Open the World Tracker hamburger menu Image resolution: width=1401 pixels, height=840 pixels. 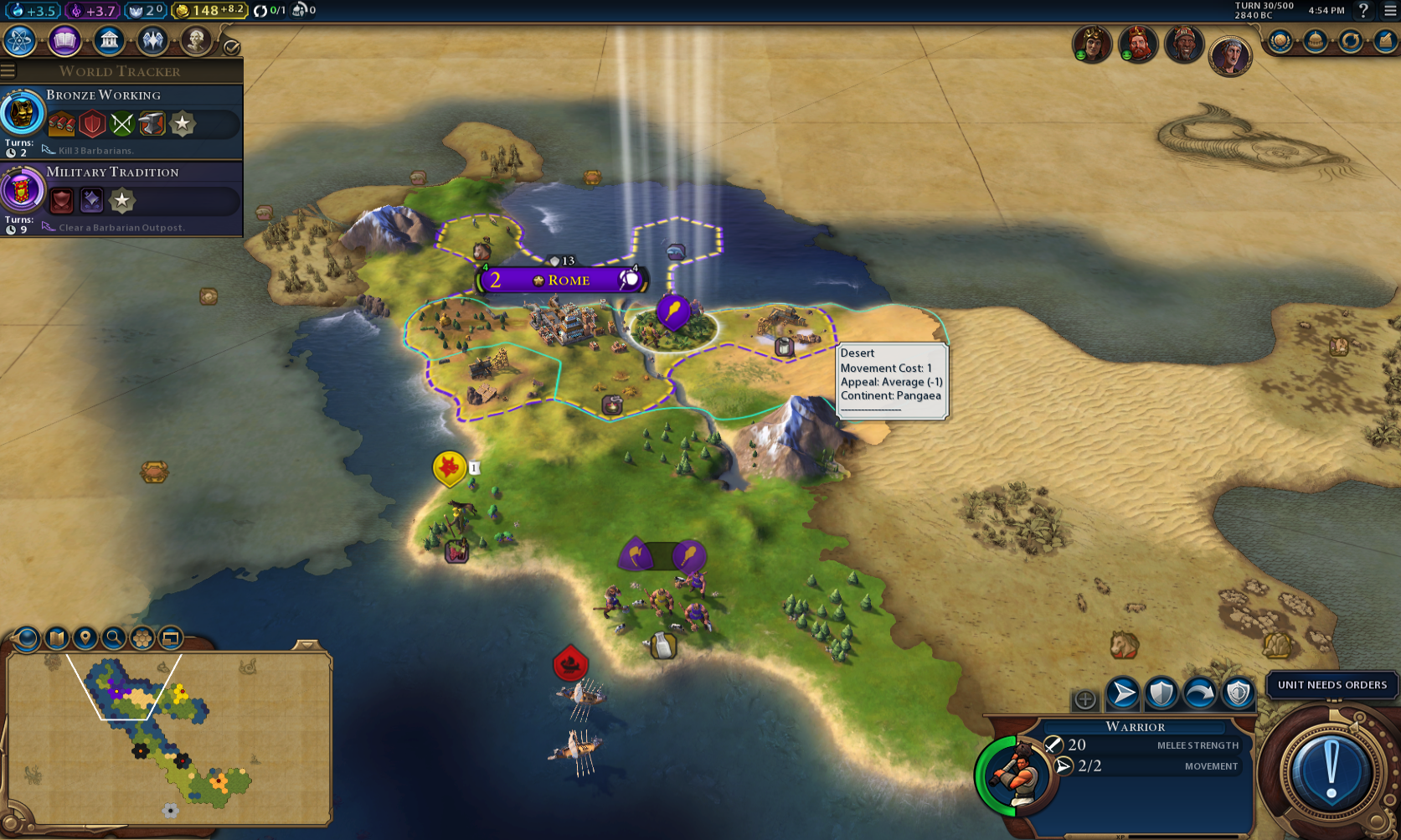tap(8, 70)
